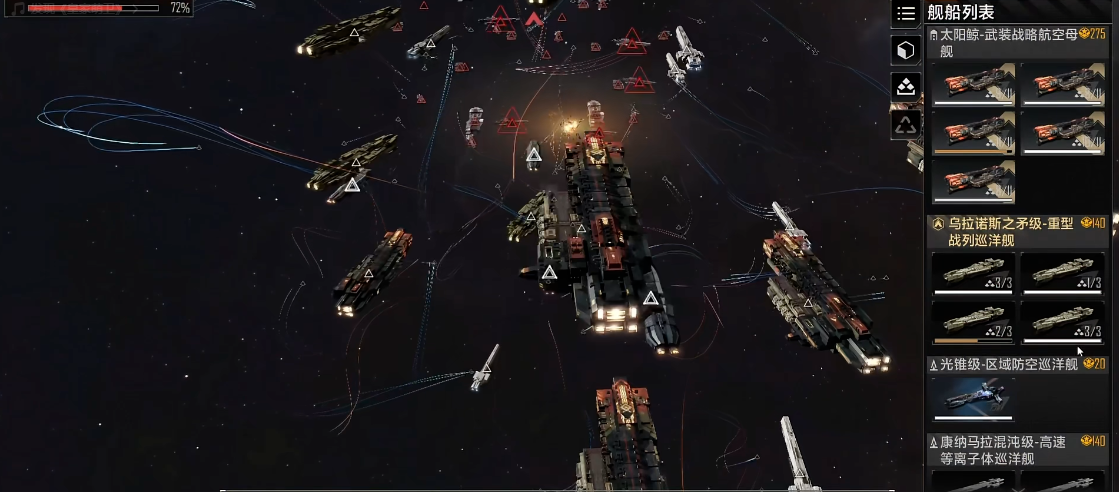Select the stacked triangles fleet tab
1119x492 pixels.
coord(905,86)
